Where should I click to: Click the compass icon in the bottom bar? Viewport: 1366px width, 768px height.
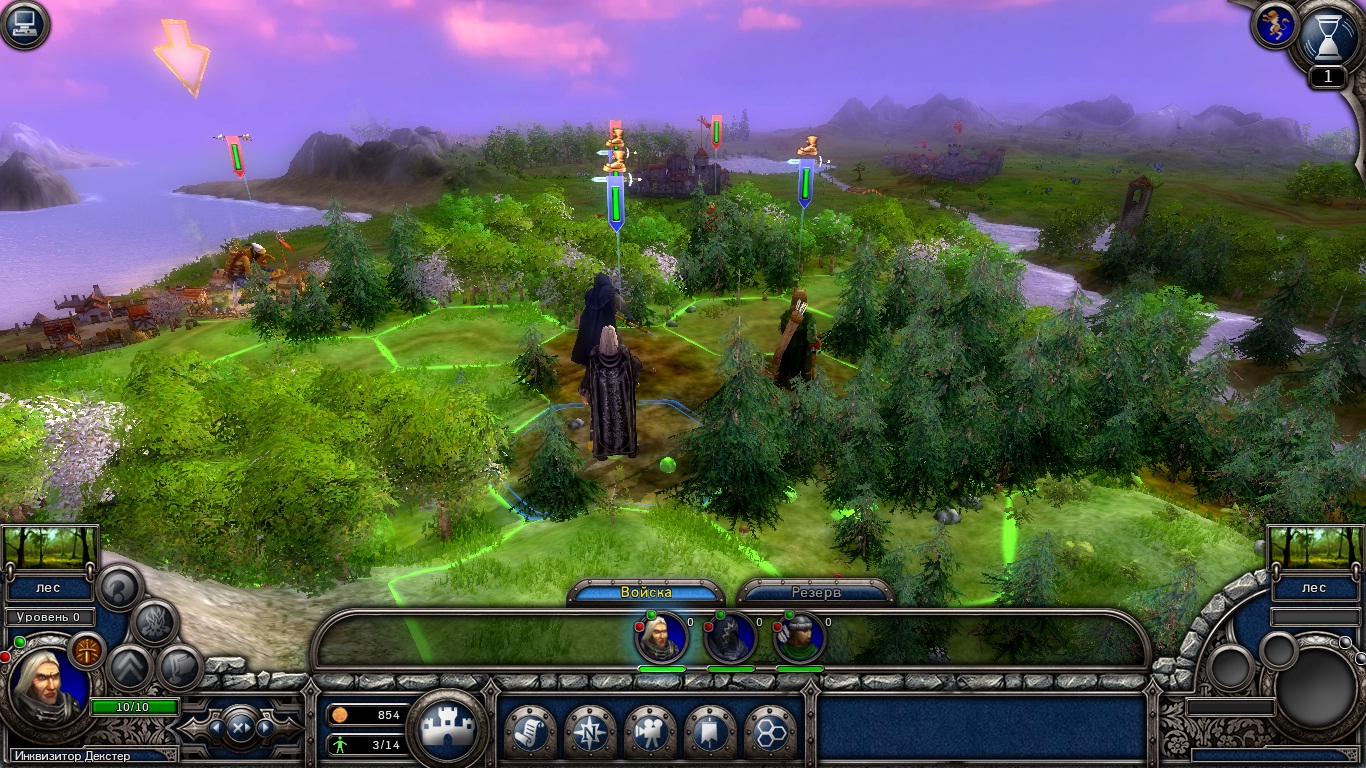click(591, 732)
